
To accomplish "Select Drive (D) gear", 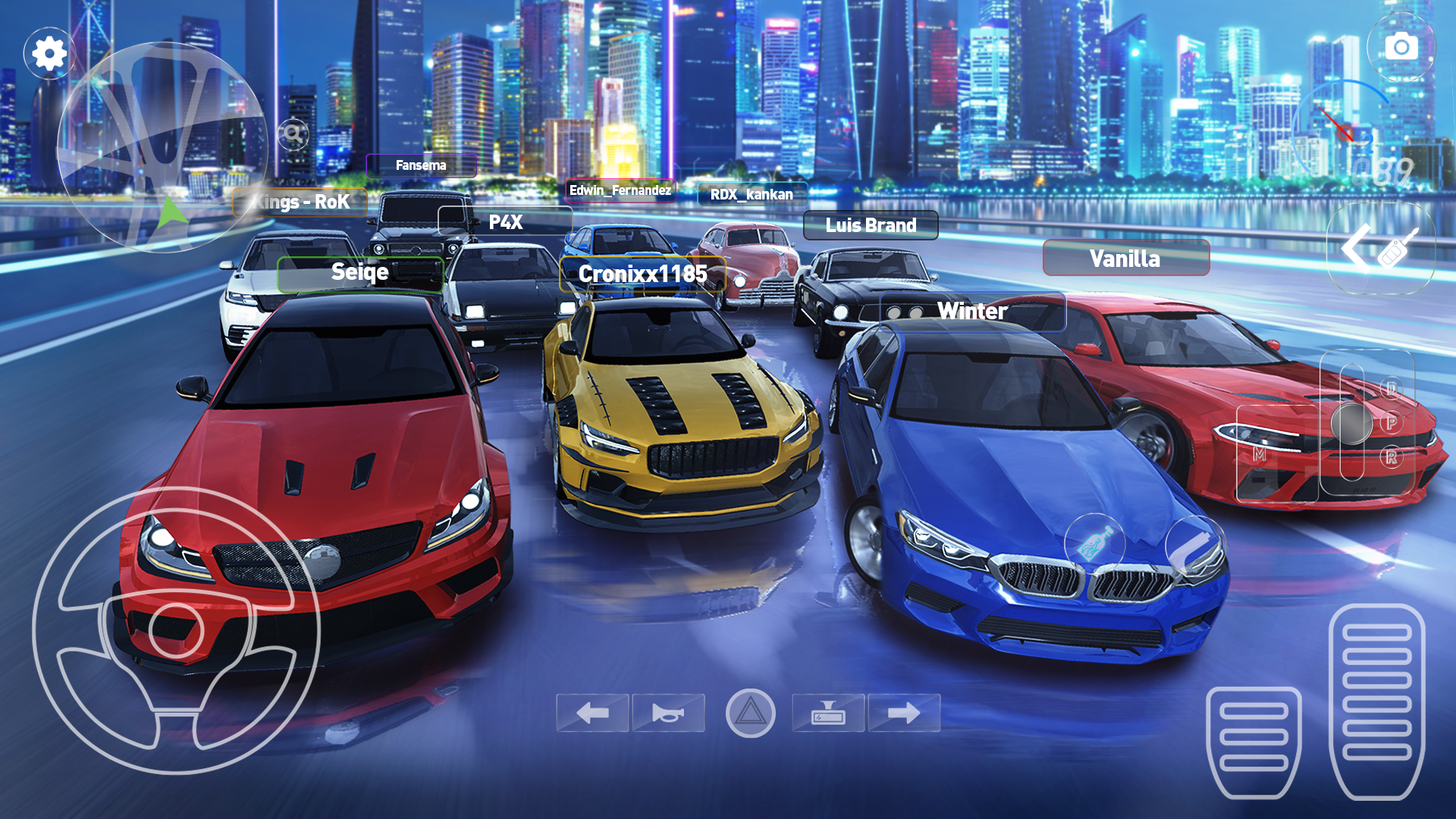I will coord(1392,388).
